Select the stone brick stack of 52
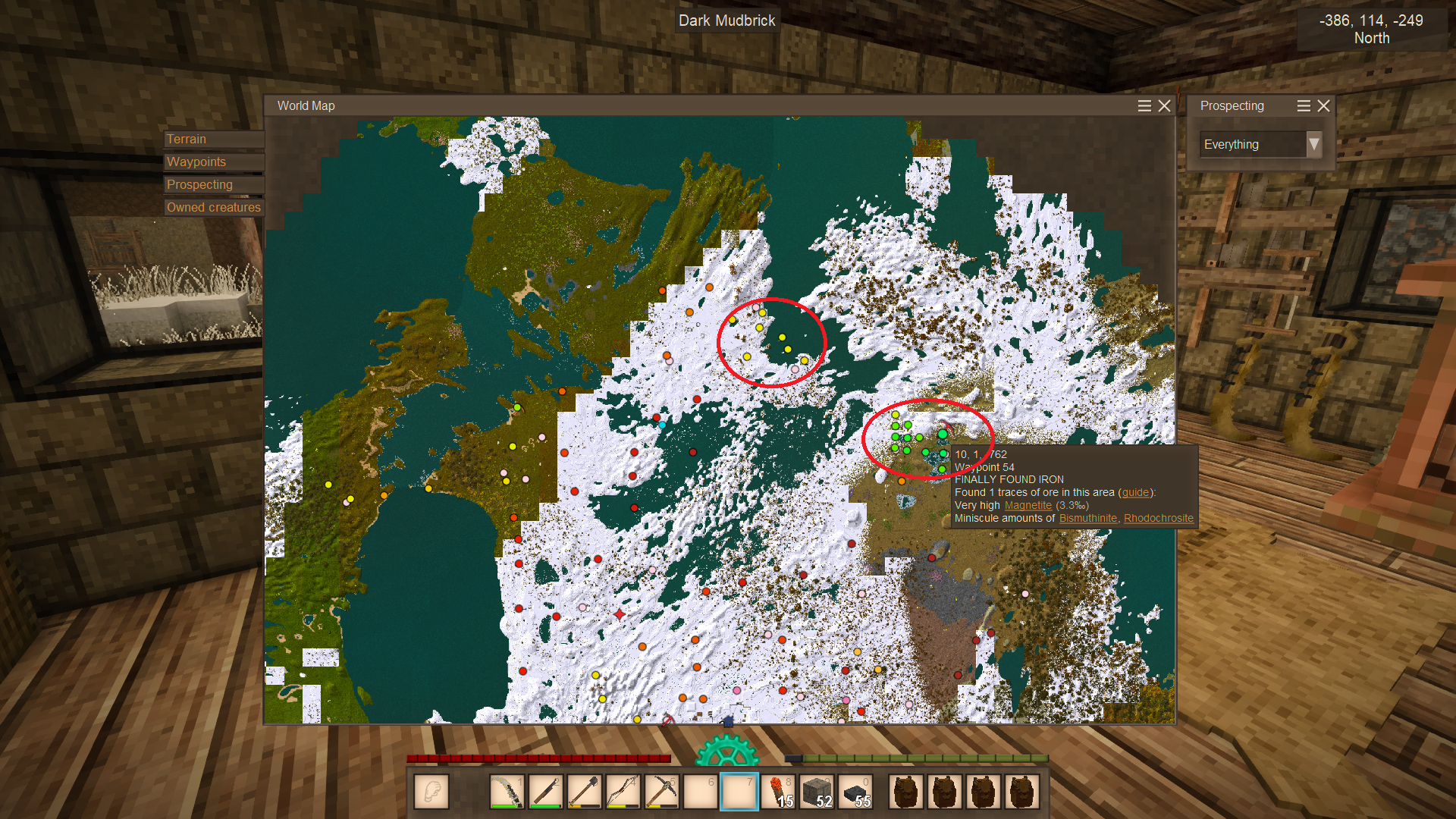Viewport: 1456px width, 819px height. click(817, 792)
